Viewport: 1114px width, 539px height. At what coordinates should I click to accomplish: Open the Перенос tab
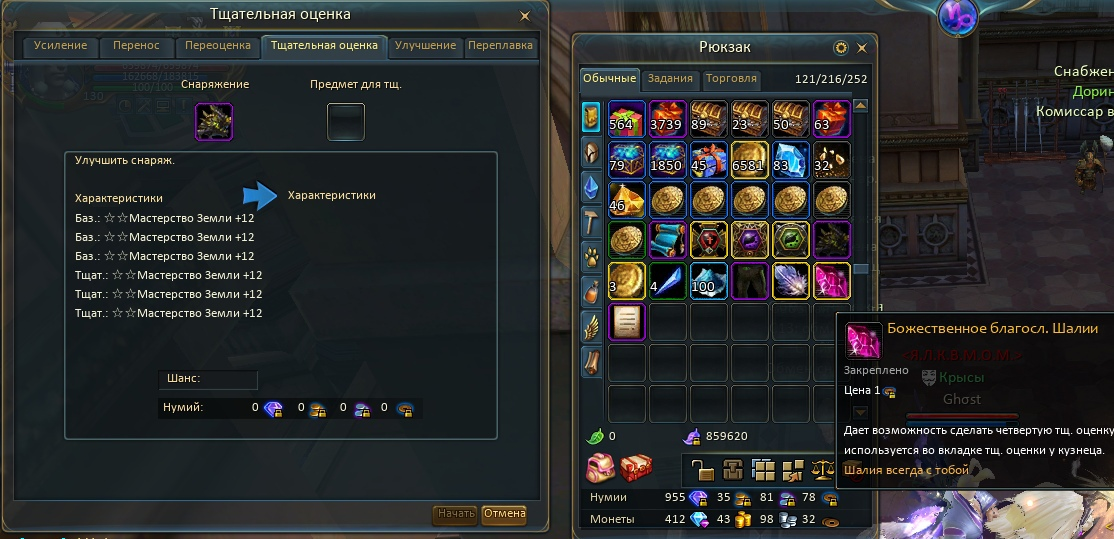[136, 46]
